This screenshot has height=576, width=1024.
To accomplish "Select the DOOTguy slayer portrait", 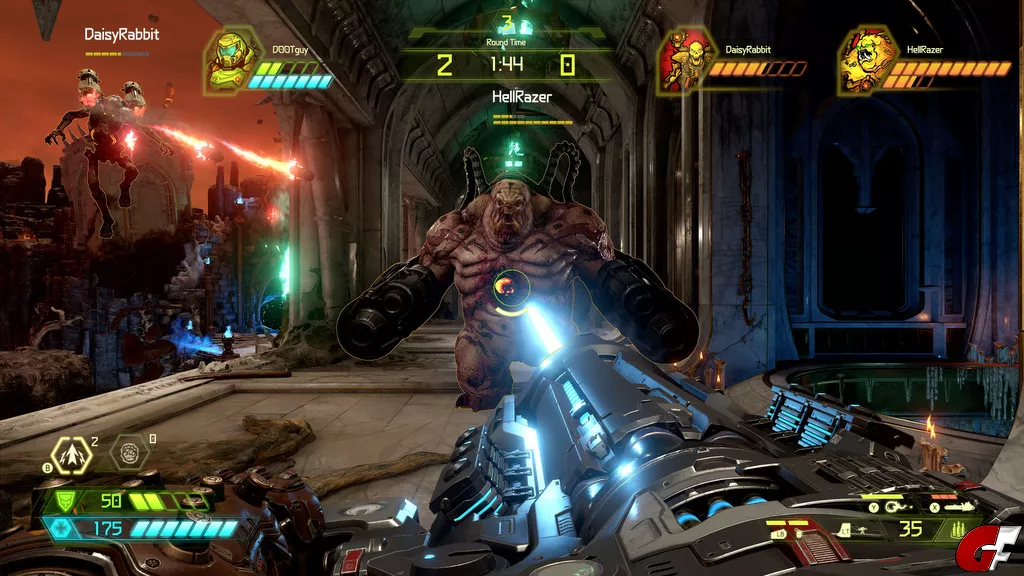I will pyautogui.click(x=228, y=59).
